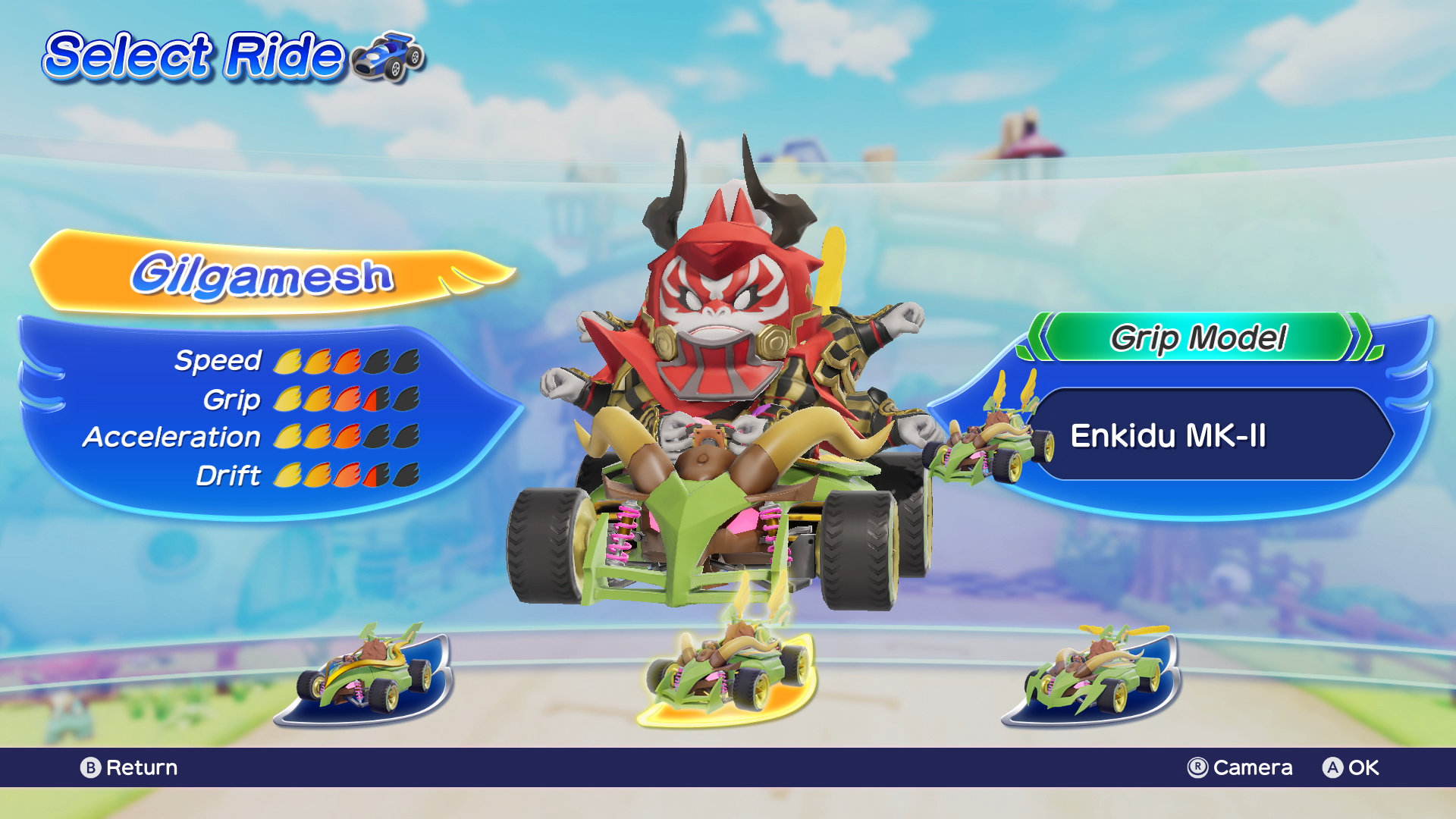Select the Enkidu MK-II name panel

coord(1210,435)
